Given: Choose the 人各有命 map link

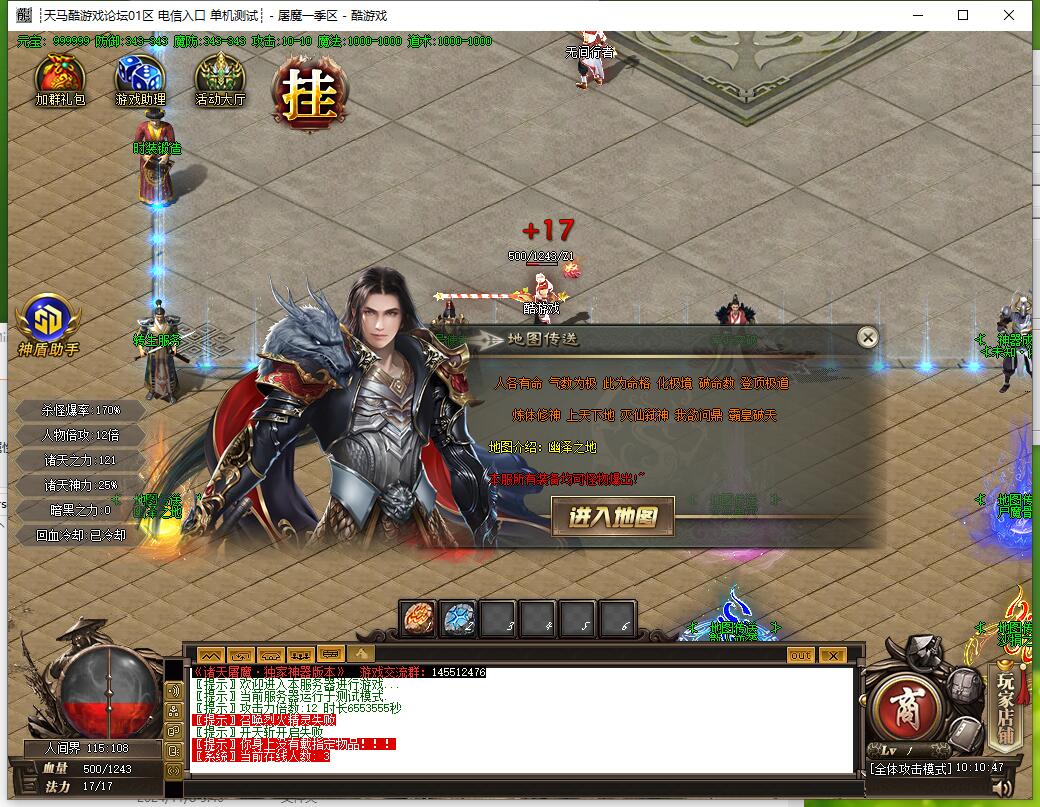Looking at the screenshot, I should [x=518, y=383].
